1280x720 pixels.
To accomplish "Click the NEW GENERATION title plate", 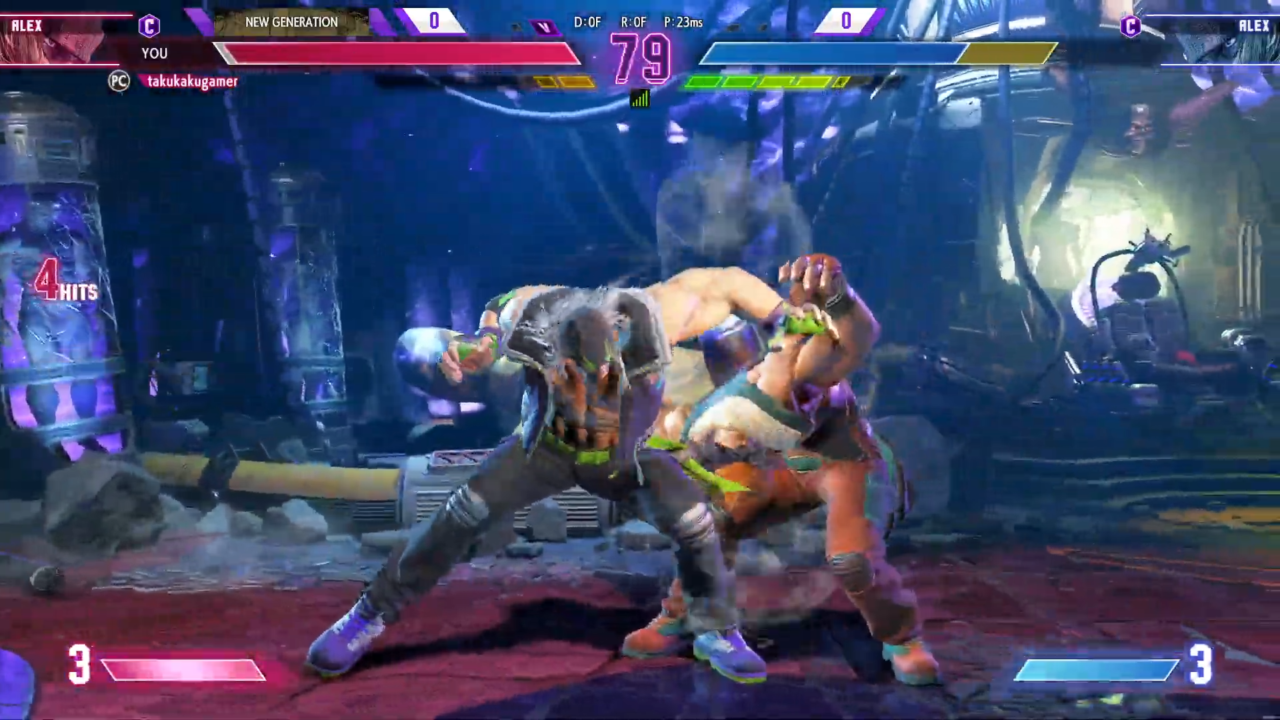I will coord(291,22).
